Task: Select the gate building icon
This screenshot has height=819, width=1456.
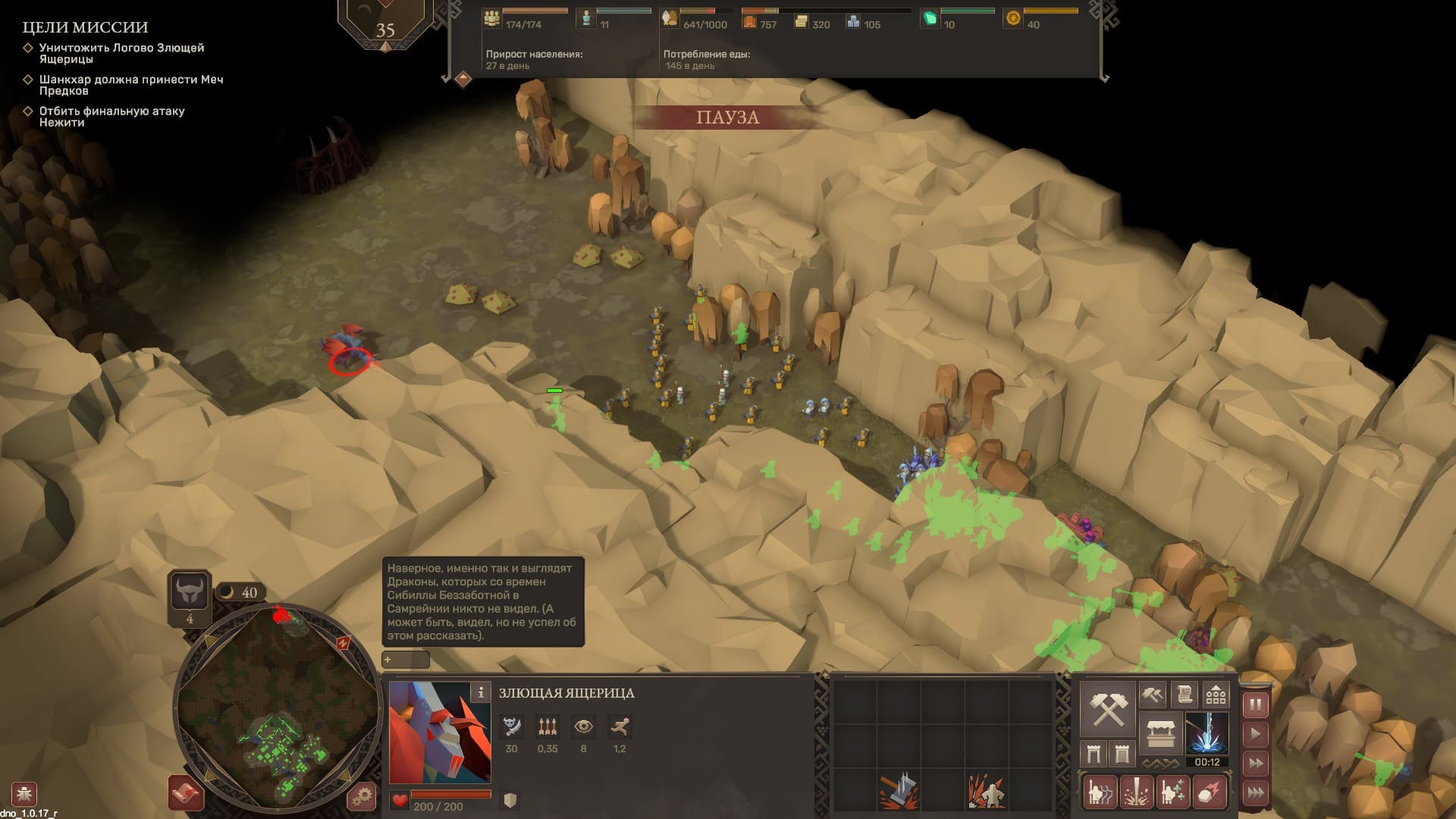Action: pos(1094,754)
